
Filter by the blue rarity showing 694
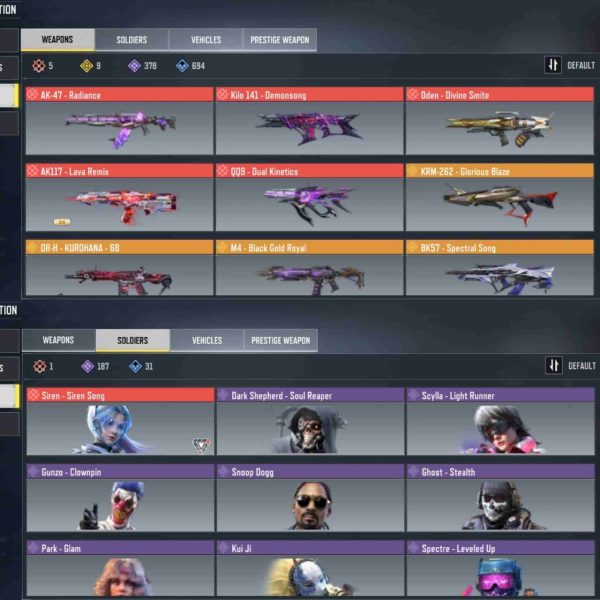click(190, 66)
